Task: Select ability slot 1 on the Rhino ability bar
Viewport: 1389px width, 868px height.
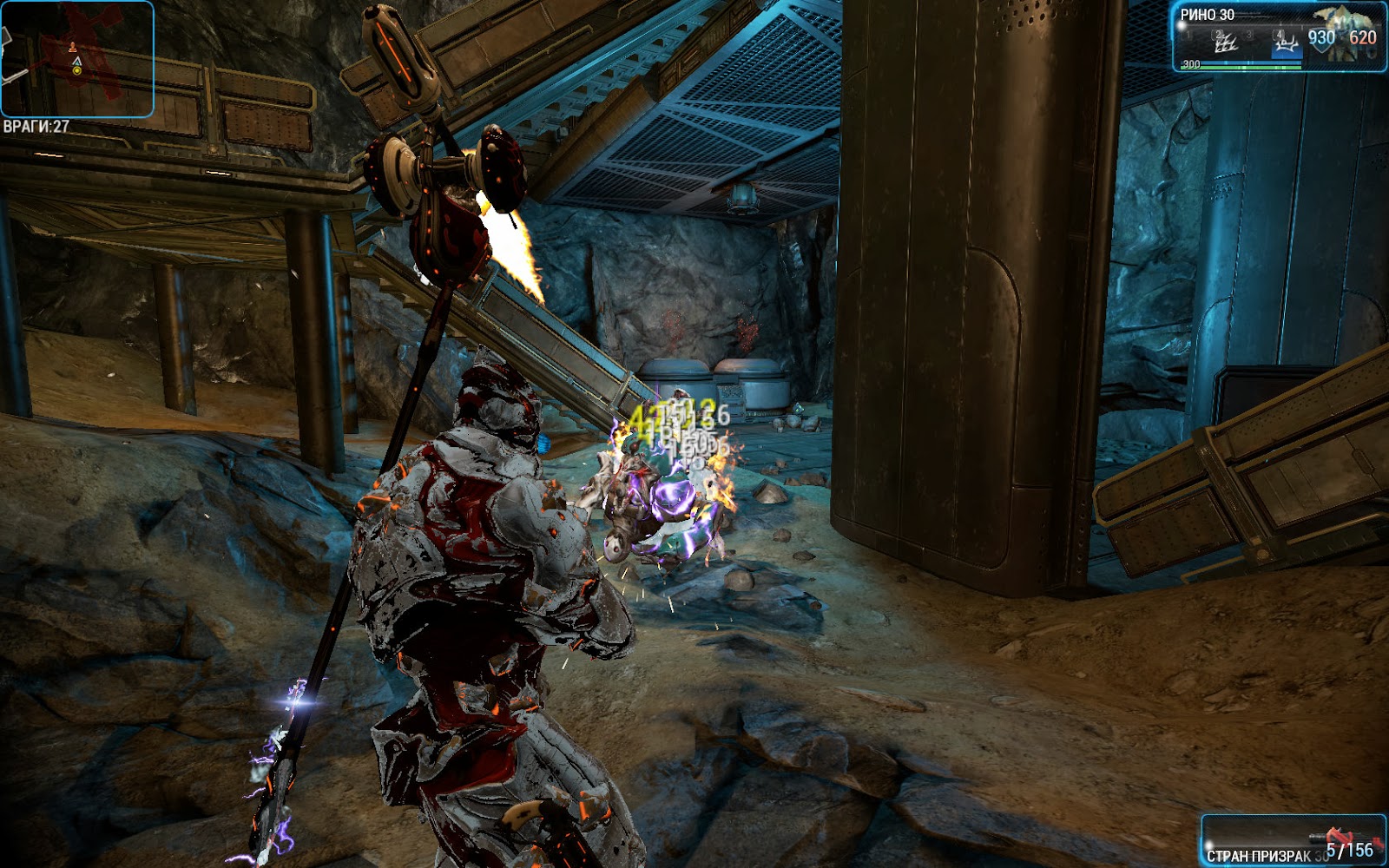Action: pos(1187,36)
